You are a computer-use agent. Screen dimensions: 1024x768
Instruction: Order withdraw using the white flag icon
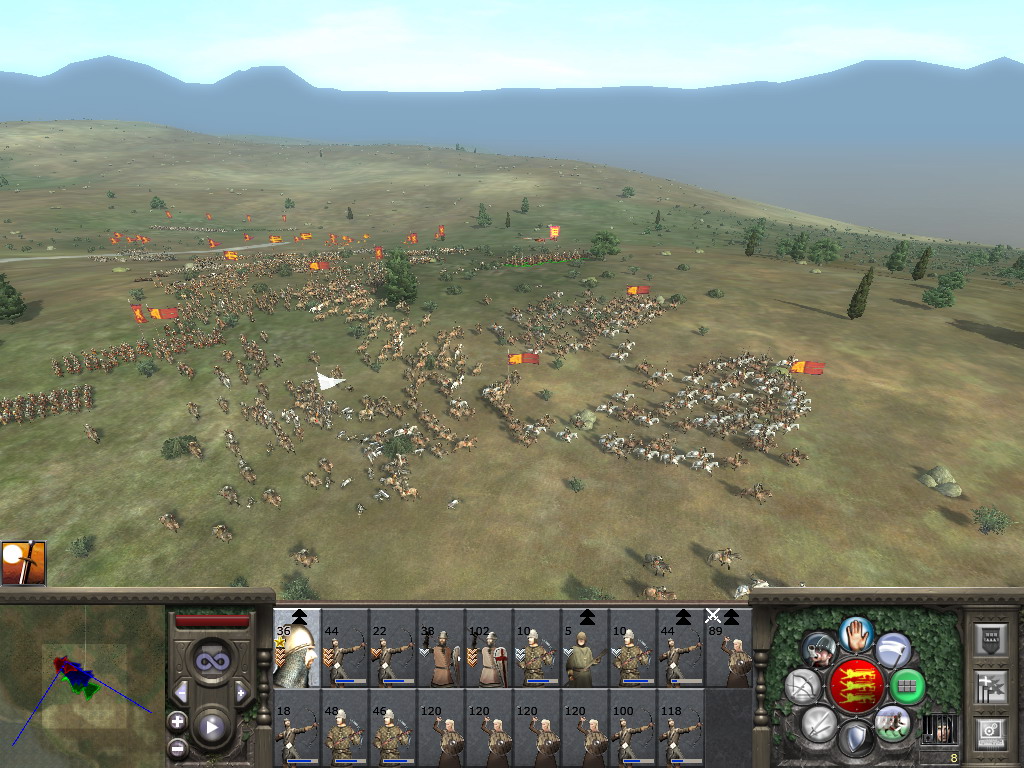click(893, 650)
